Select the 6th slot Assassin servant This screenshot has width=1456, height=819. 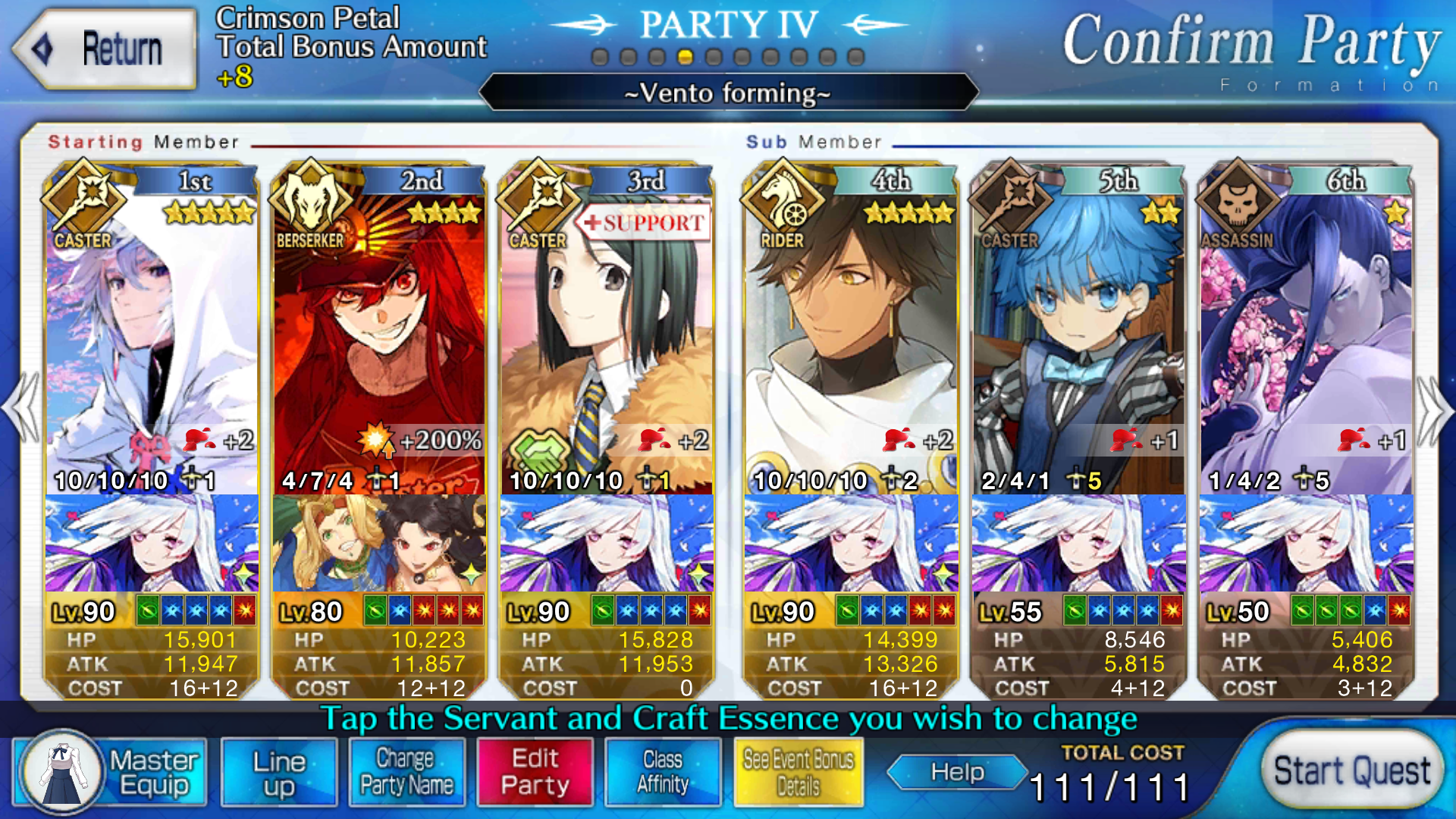[1306, 334]
